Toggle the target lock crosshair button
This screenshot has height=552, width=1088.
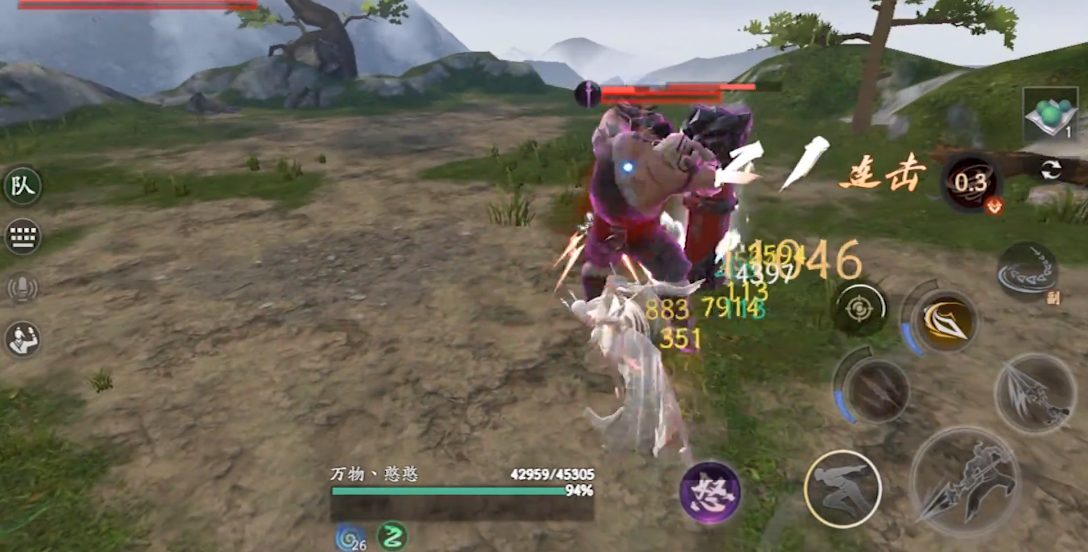click(859, 309)
